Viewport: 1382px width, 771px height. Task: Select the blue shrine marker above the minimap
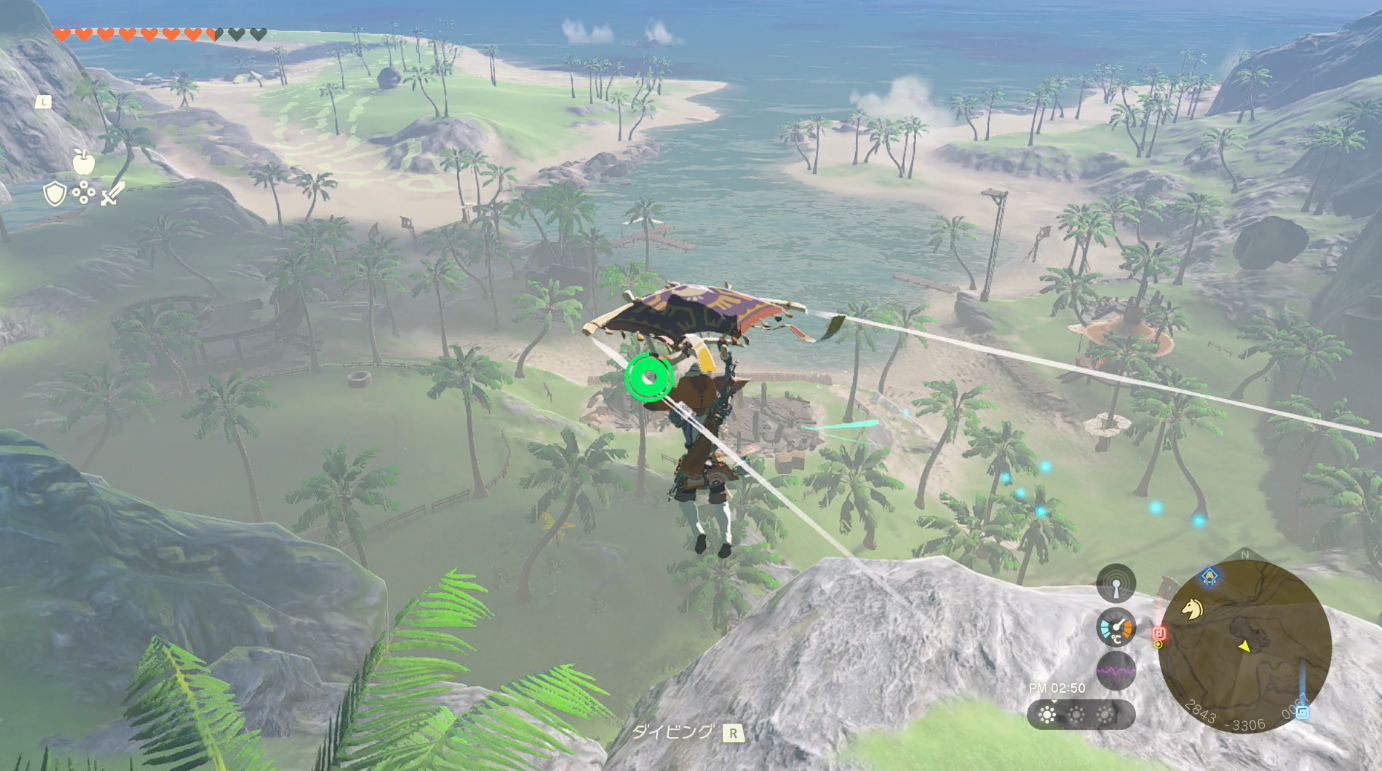click(x=1209, y=576)
